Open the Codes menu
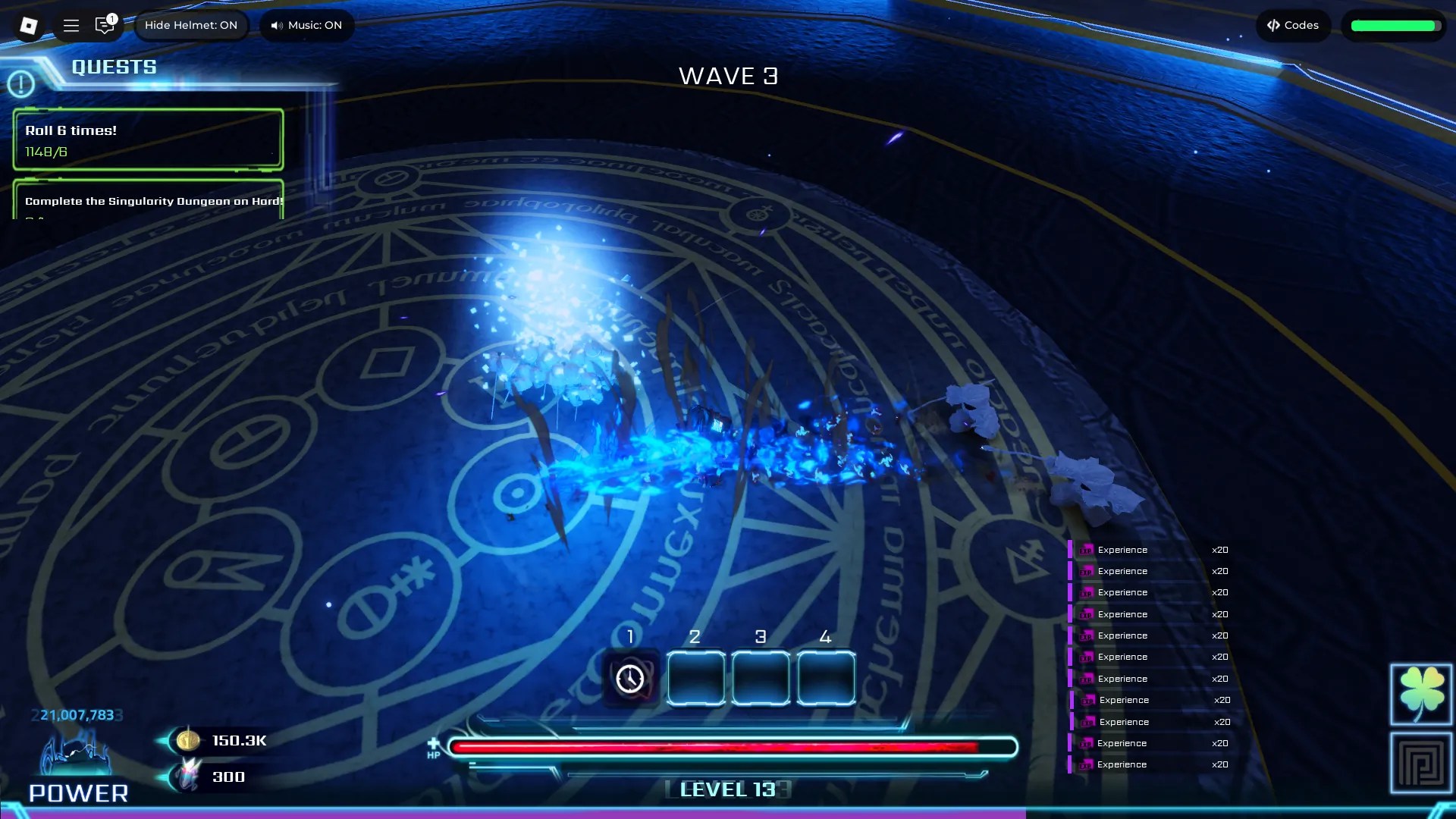Image resolution: width=1456 pixels, height=819 pixels. click(1292, 25)
